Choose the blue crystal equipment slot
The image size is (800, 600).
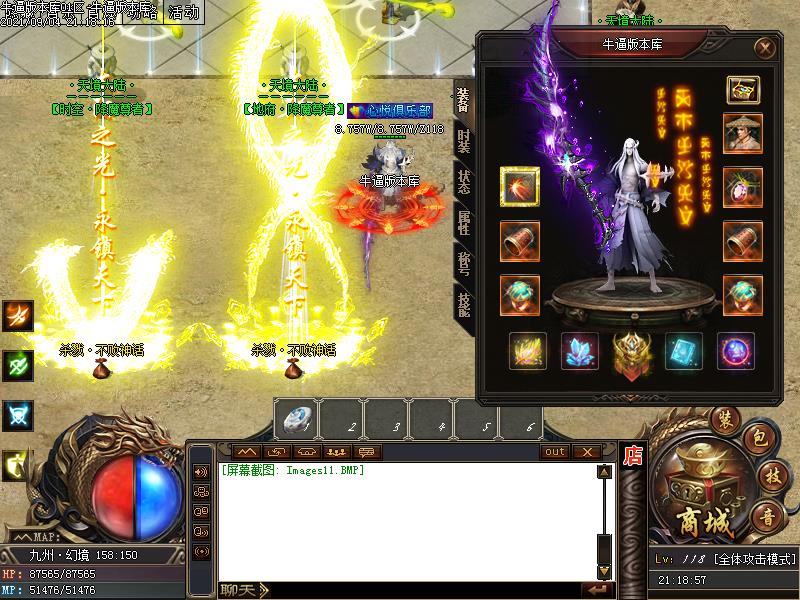click(581, 352)
